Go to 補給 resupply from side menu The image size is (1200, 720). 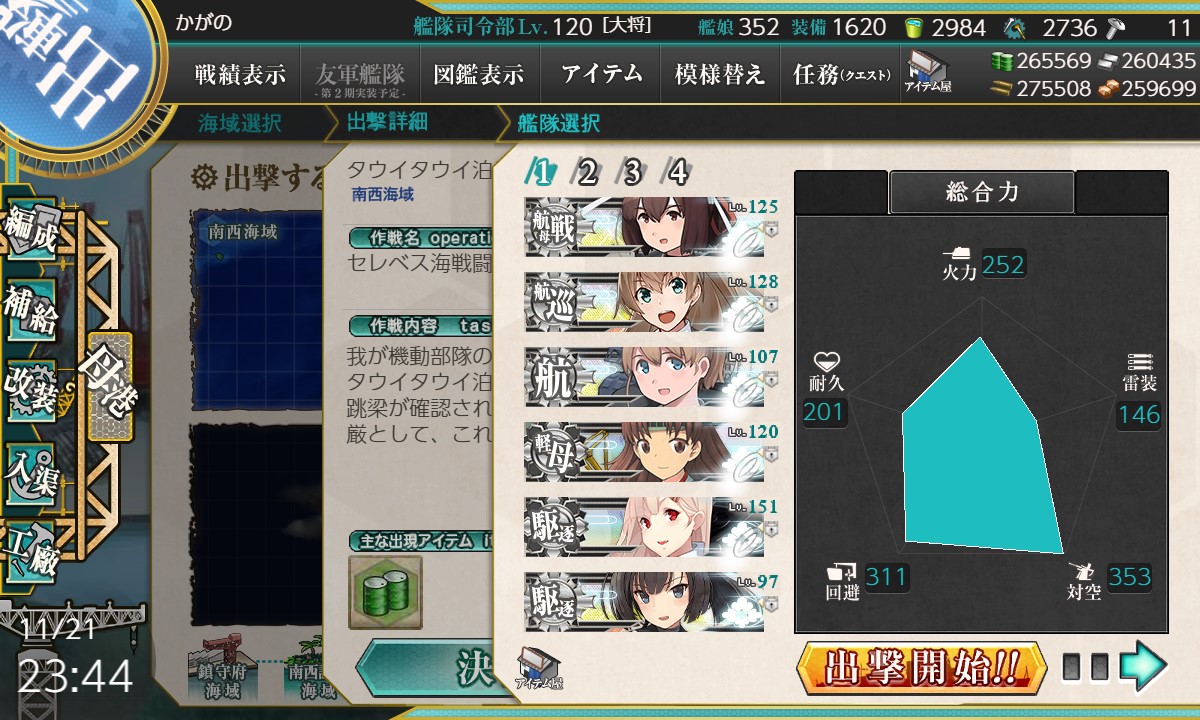coord(30,312)
